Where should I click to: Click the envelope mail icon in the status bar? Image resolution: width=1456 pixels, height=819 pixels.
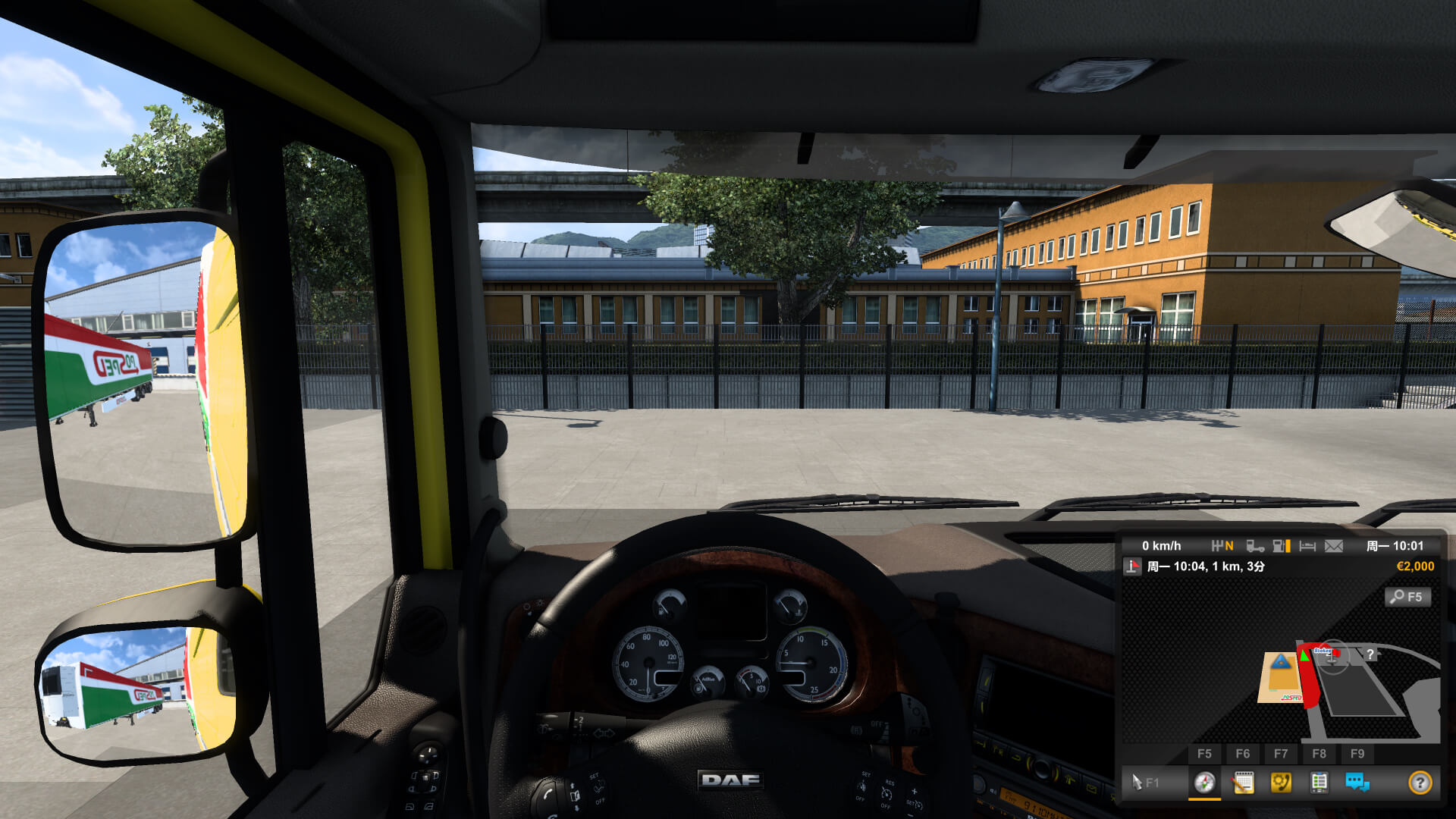[x=1334, y=546]
